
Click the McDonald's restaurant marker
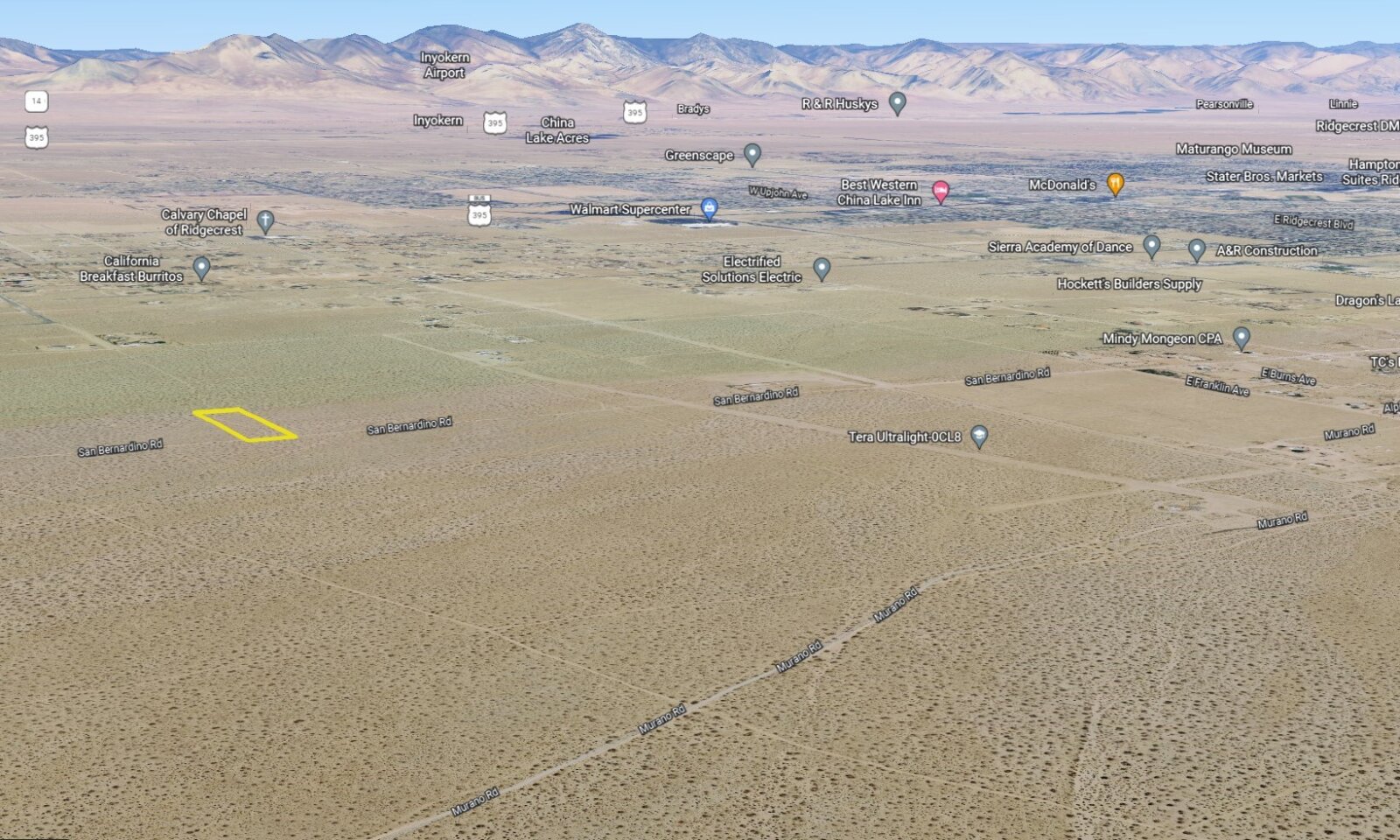pos(1115,183)
